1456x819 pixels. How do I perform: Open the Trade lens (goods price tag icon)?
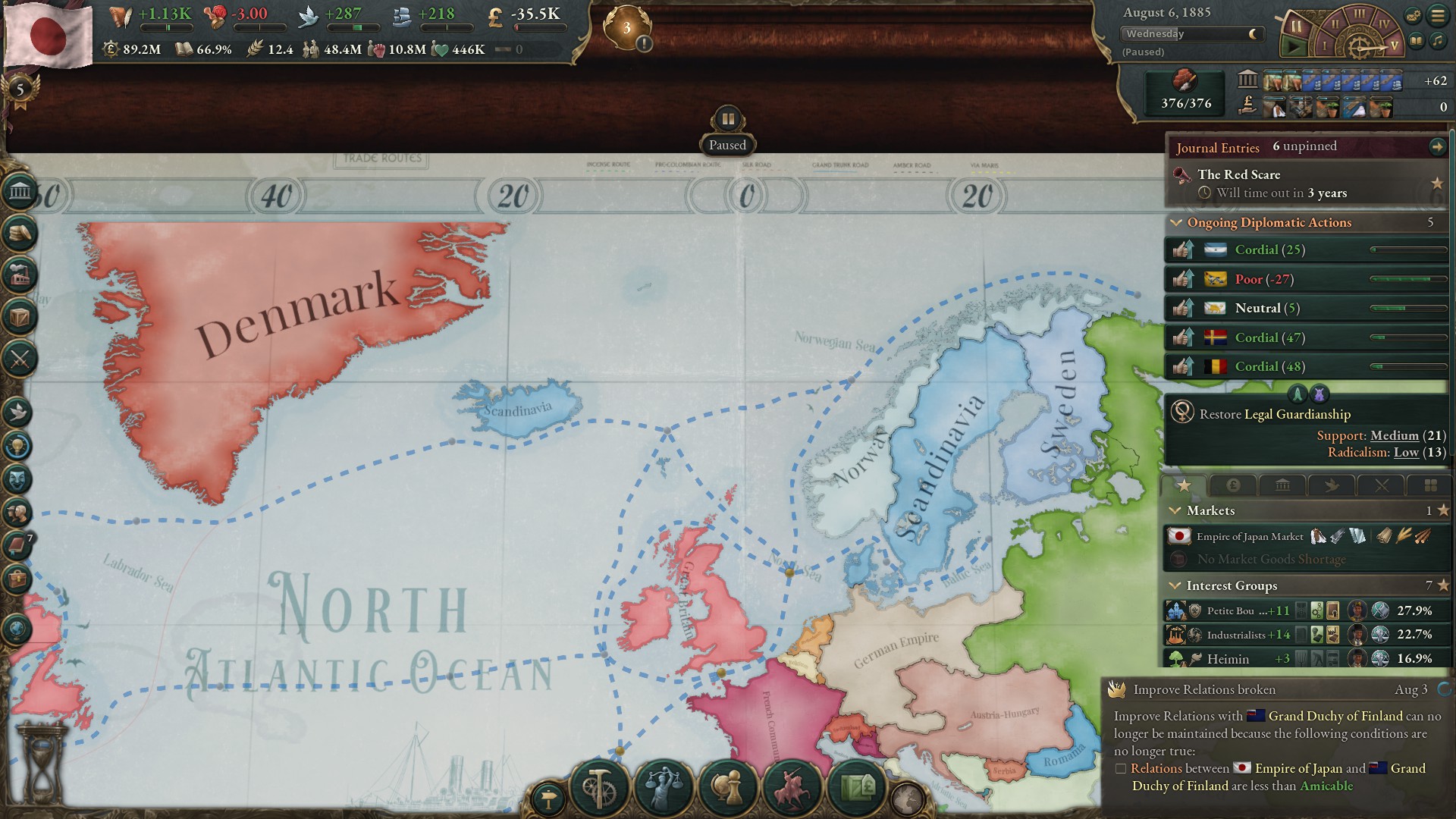pos(856,789)
